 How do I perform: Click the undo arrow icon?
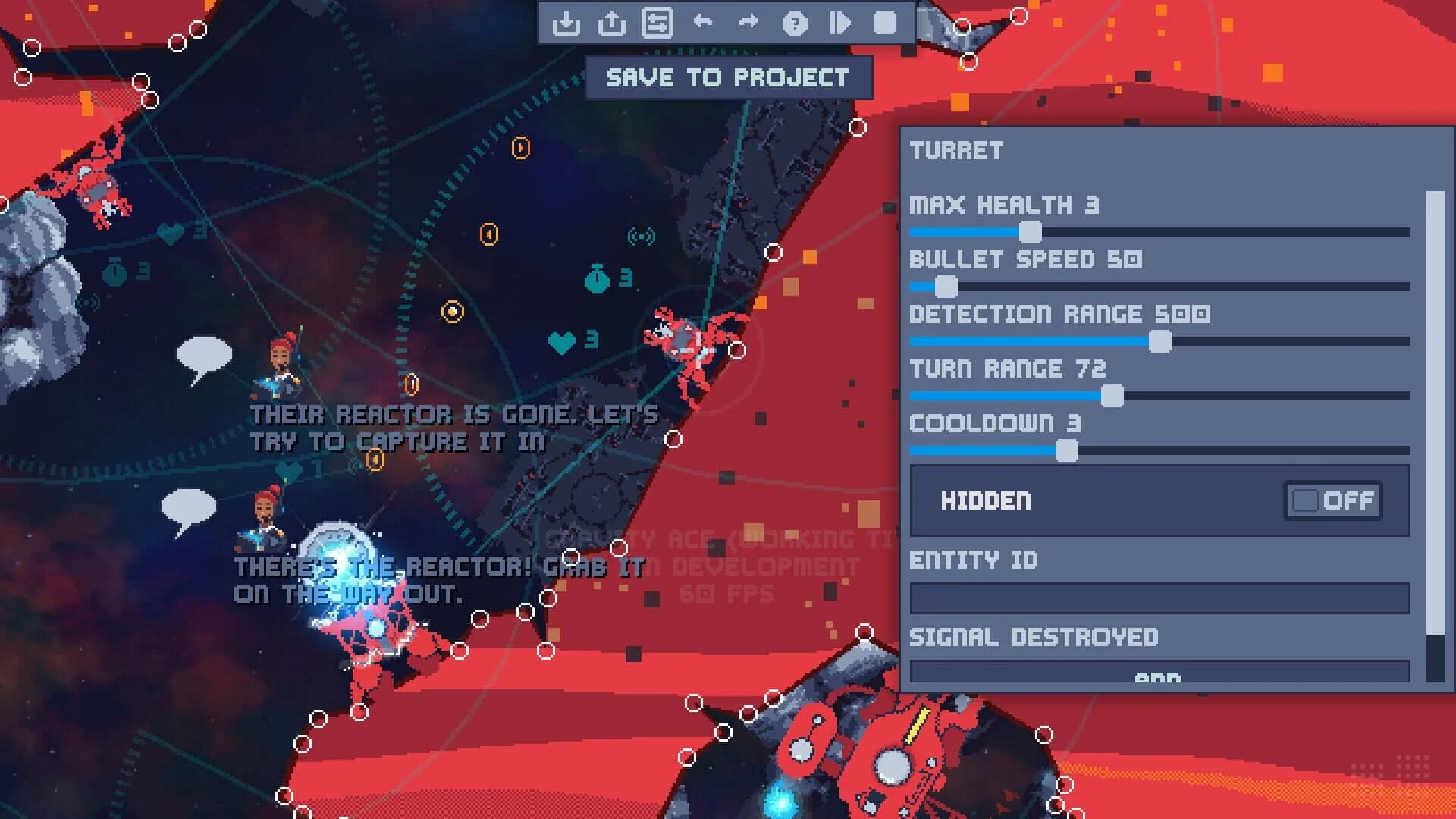pyautogui.click(x=704, y=24)
